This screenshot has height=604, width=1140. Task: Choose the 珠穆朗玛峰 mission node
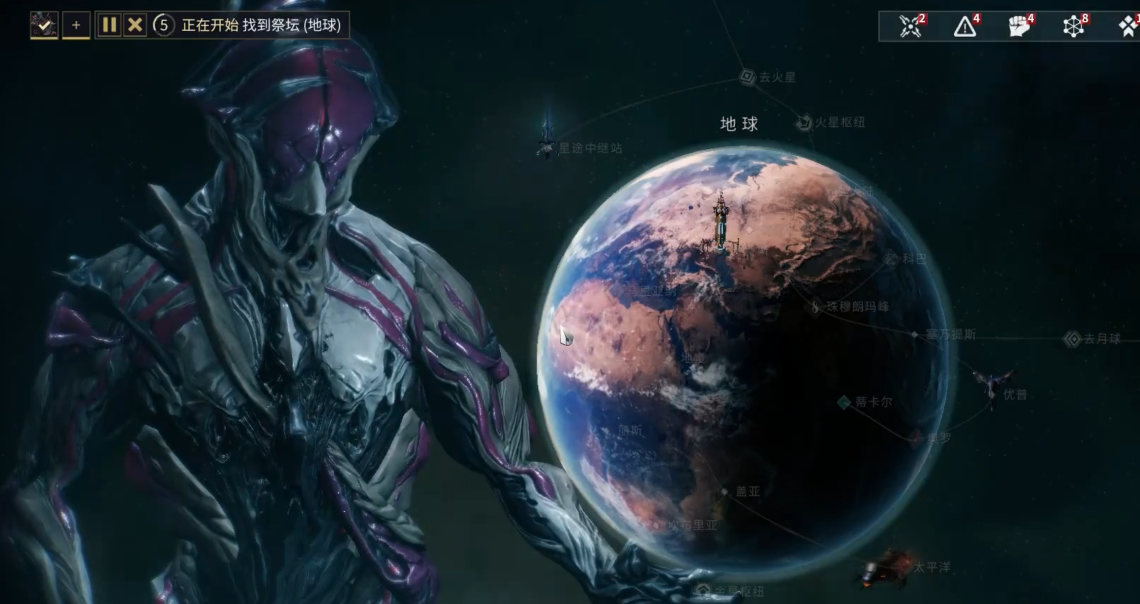pyautogui.click(x=817, y=307)
